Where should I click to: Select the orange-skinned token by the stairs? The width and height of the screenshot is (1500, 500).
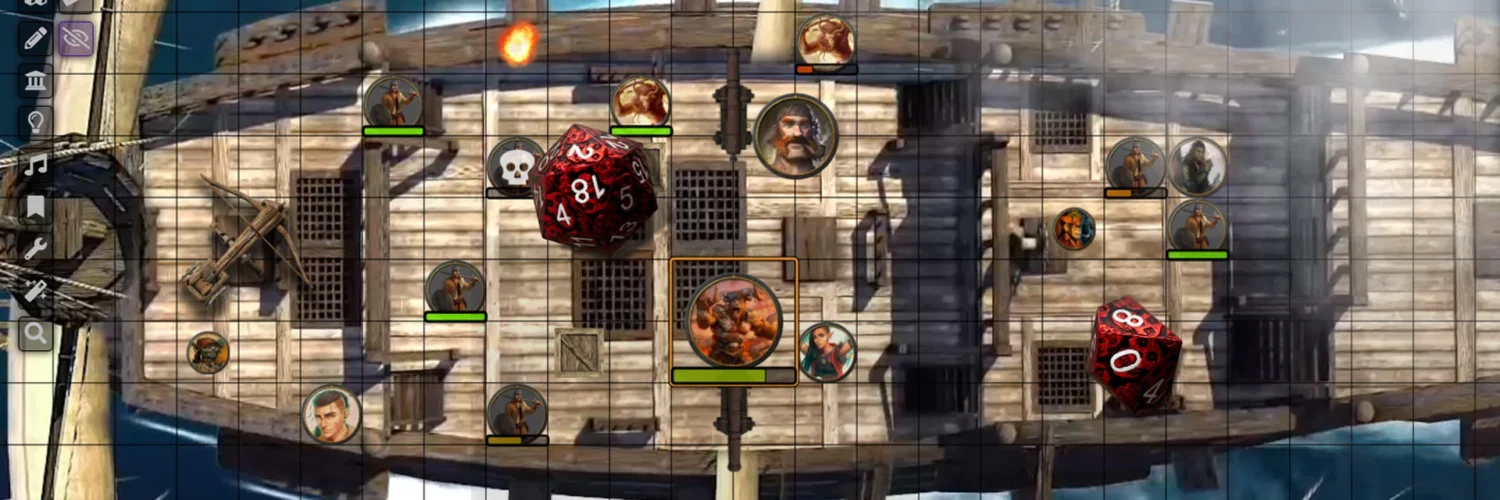[1074, 229]
